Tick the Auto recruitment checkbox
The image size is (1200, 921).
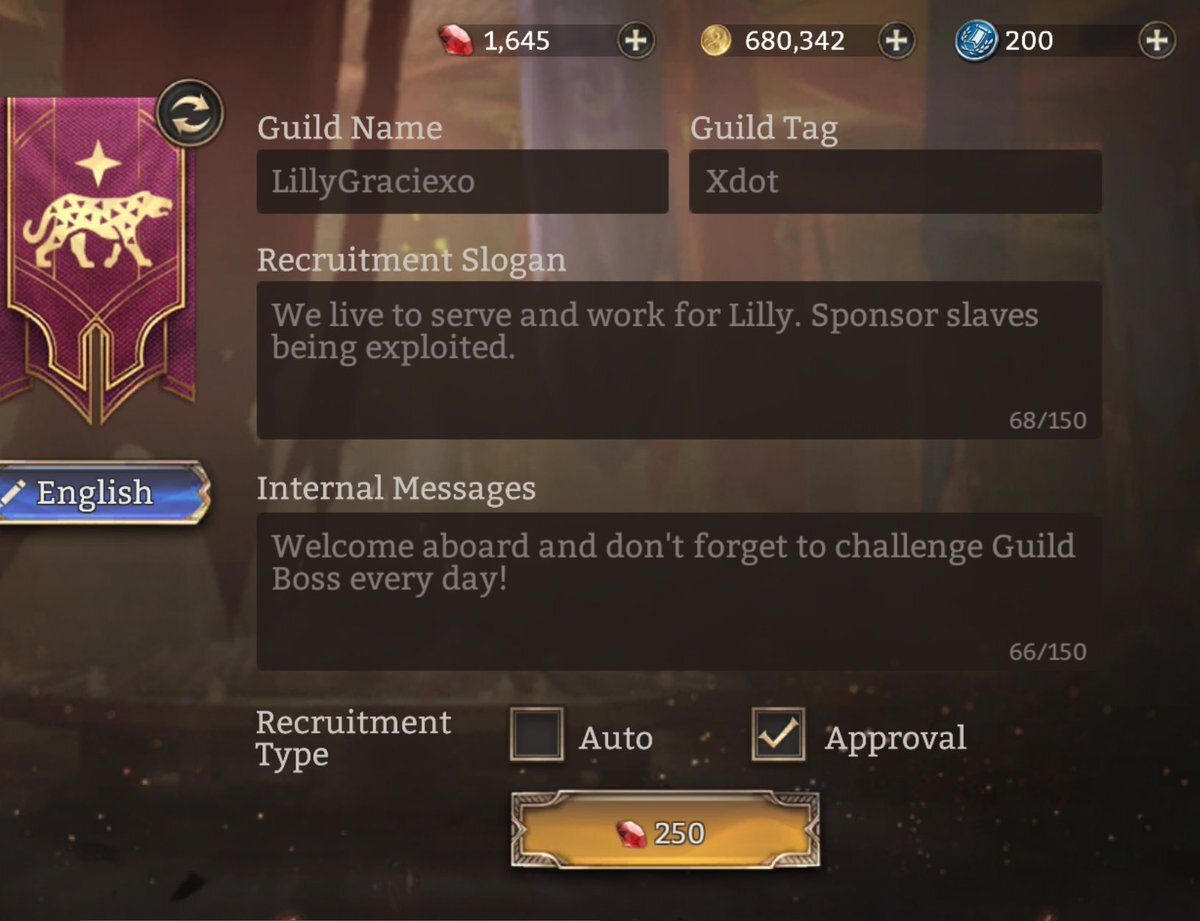point(537,735)
